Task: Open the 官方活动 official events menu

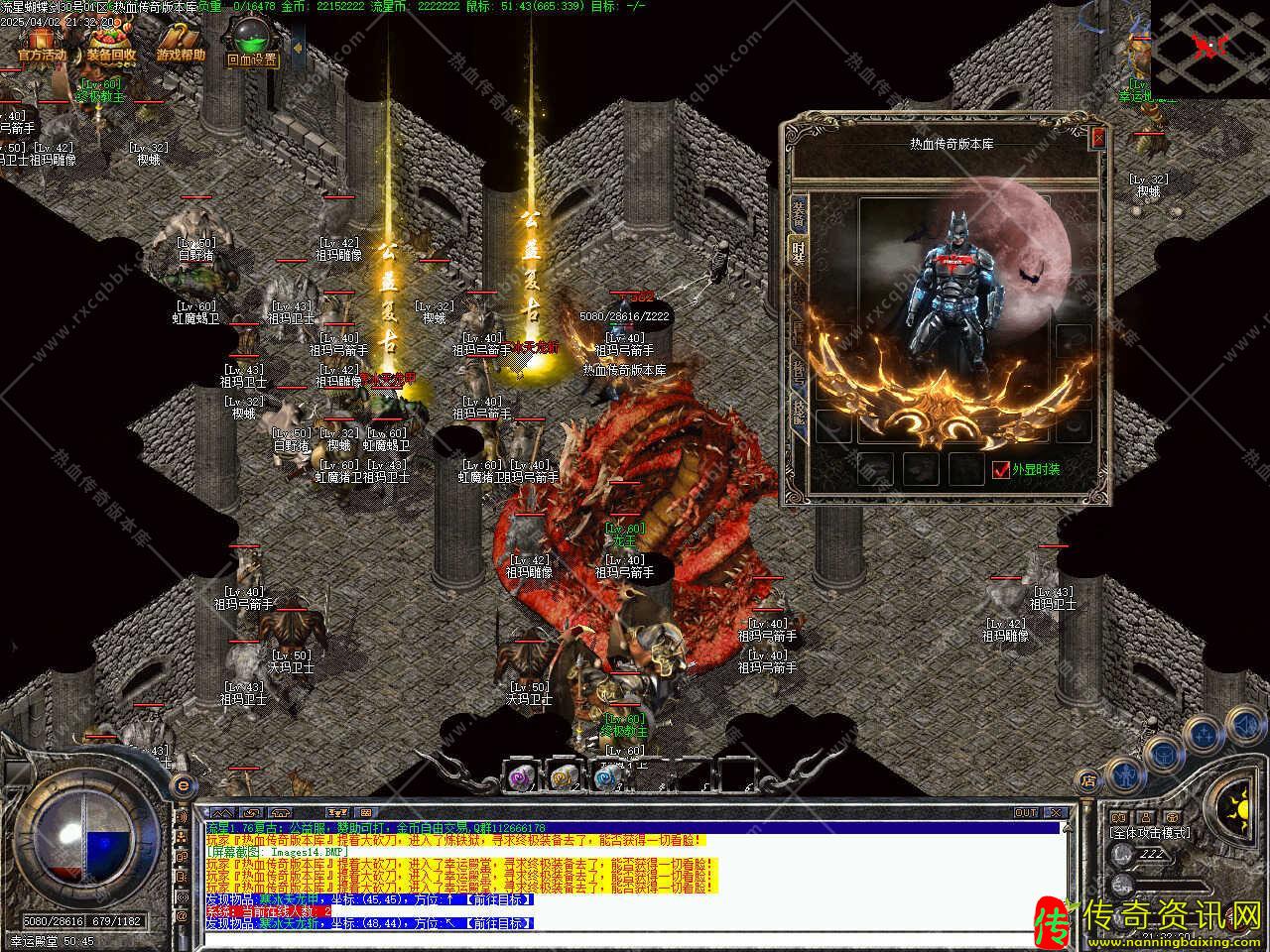Action: pos(42,45)
